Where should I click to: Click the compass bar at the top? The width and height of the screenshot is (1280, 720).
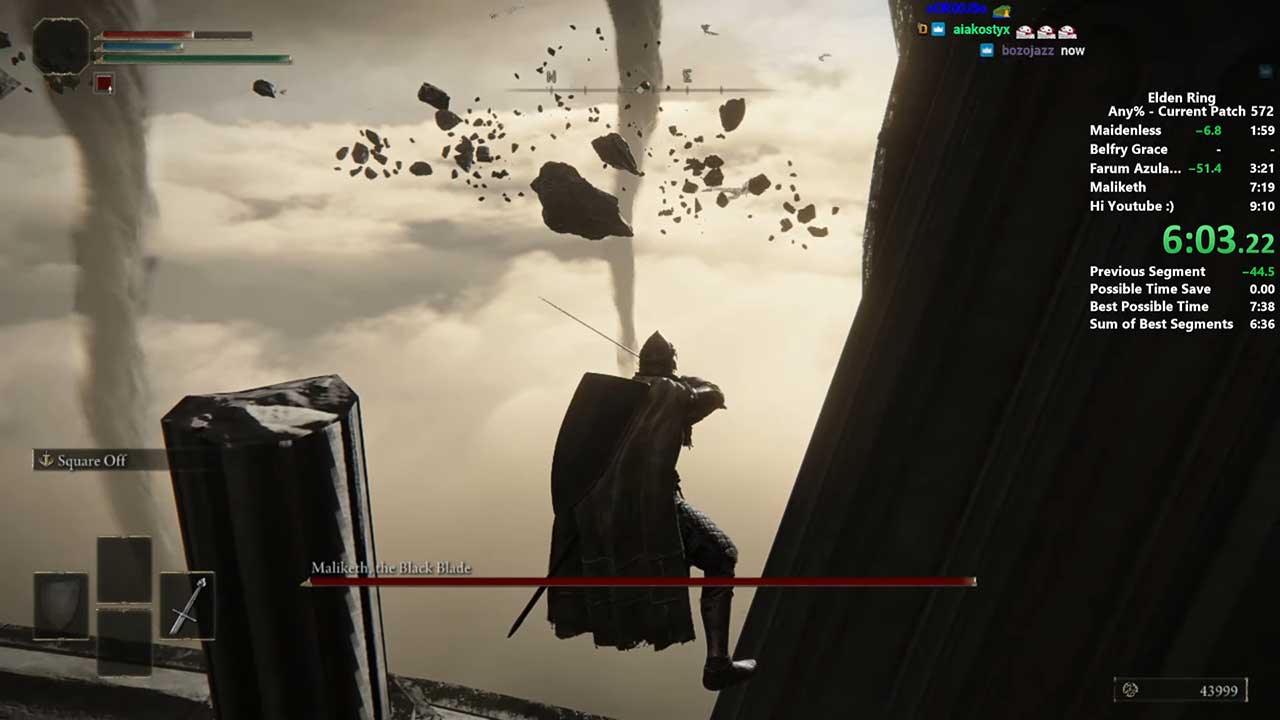tap(640, 89)
